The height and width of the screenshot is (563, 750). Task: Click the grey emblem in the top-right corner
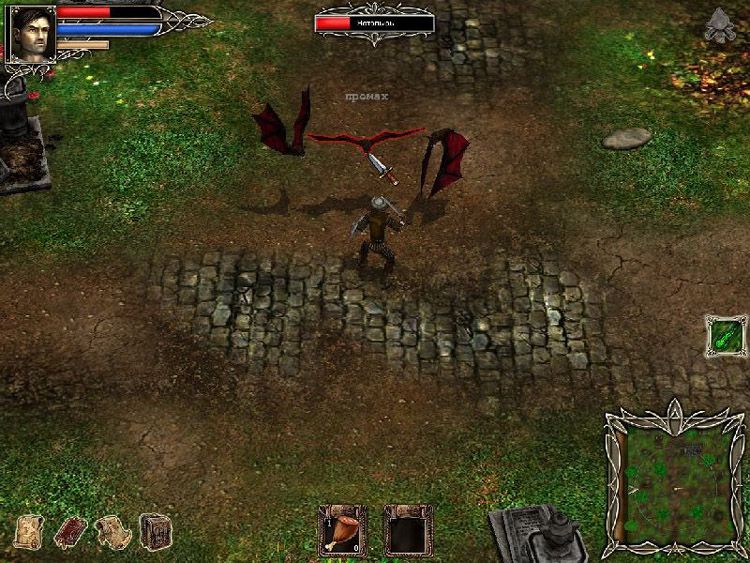[x=719, y=26]
